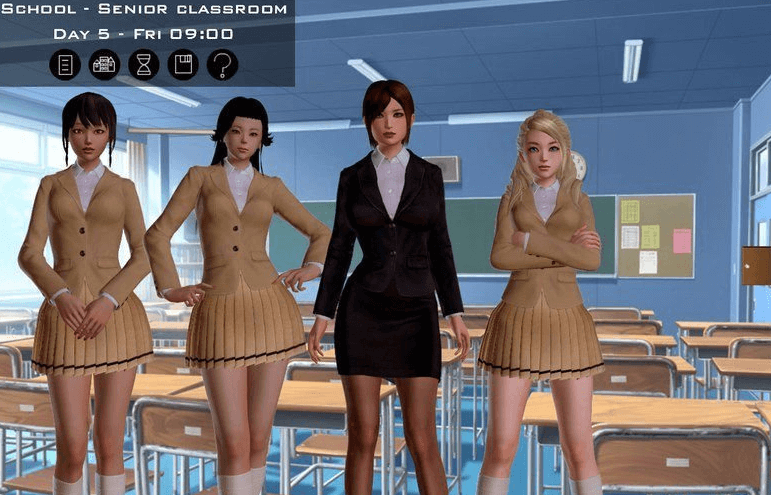Select the hourglass wait icon

pos(143,65)
